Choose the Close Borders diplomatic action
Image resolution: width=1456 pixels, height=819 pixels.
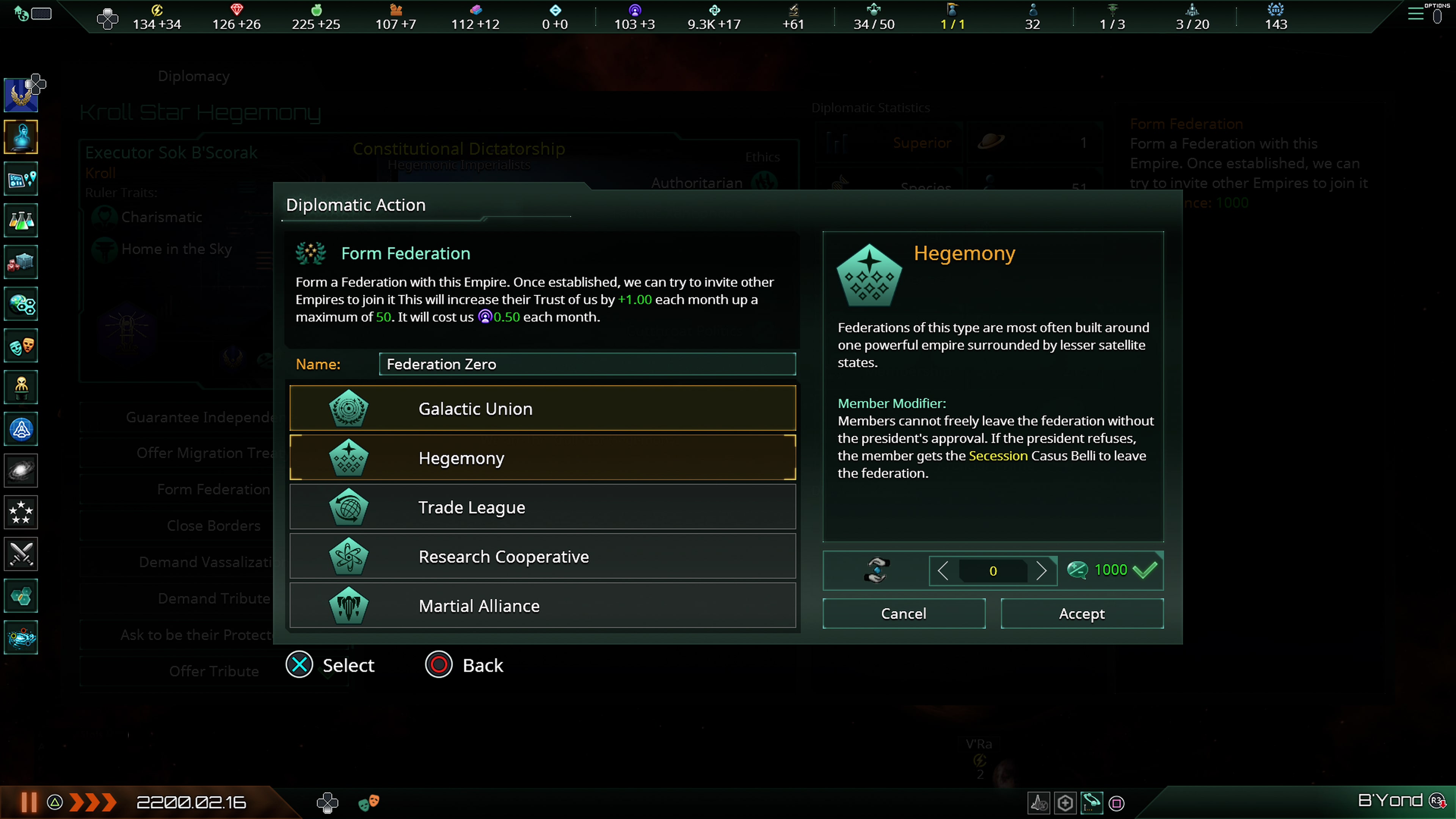click(x=214, y=526)
